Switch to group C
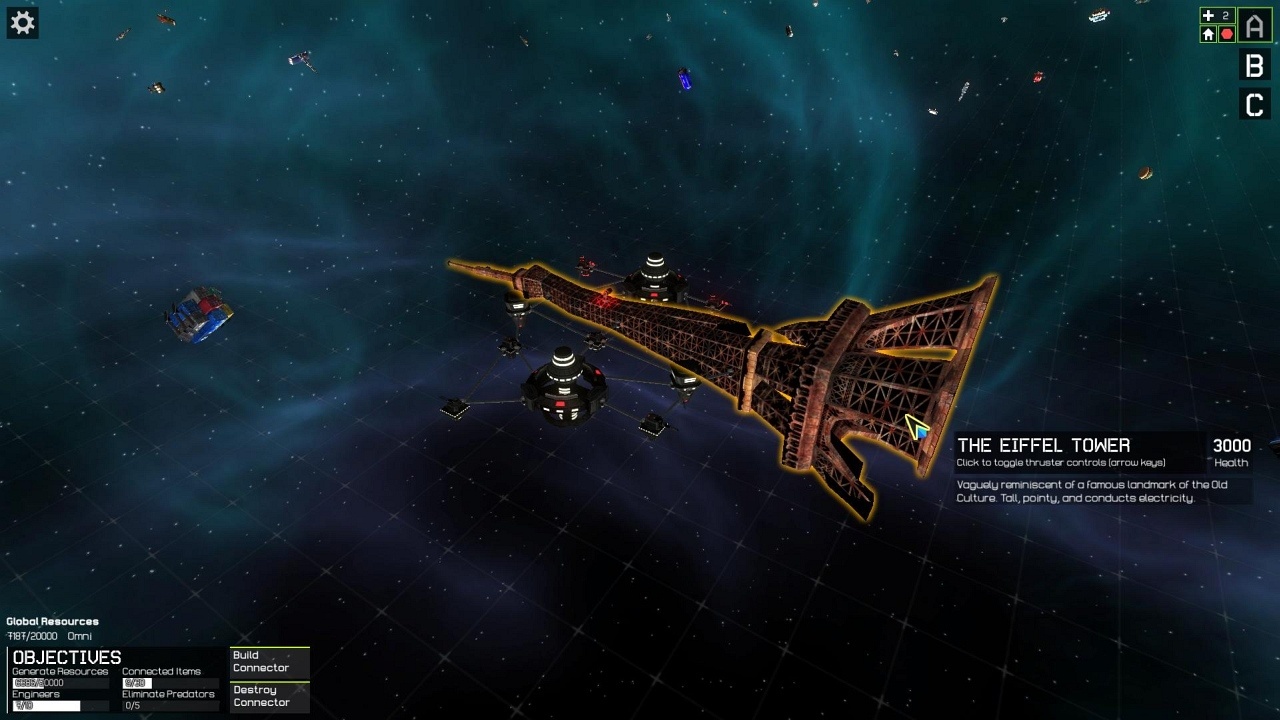This screenshot has height=720, width=1280. pyautogui.click(x=1254, y=105)
